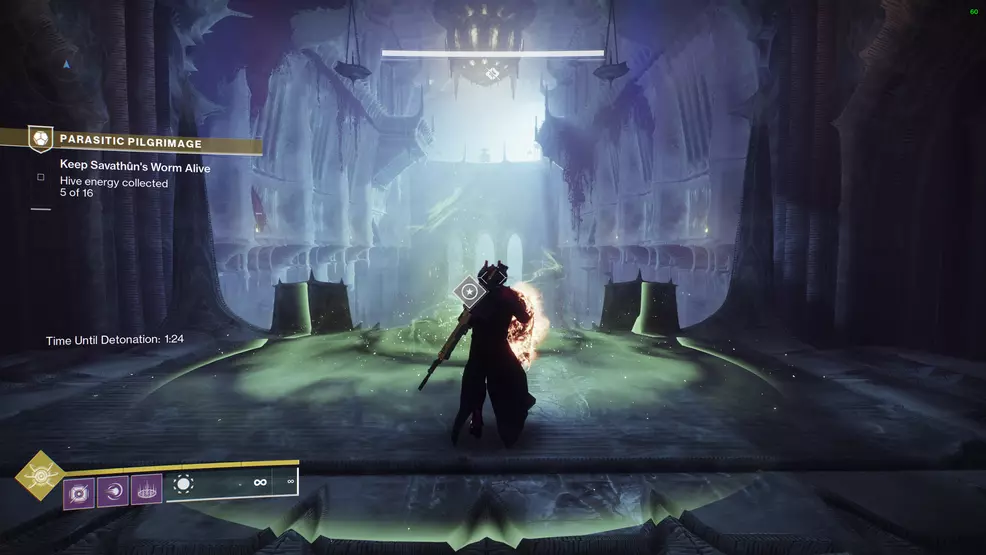Viewport: 986px width, 555px height.
Task: Activate the golden diamond super ability icon
Action: click(40, 475)
